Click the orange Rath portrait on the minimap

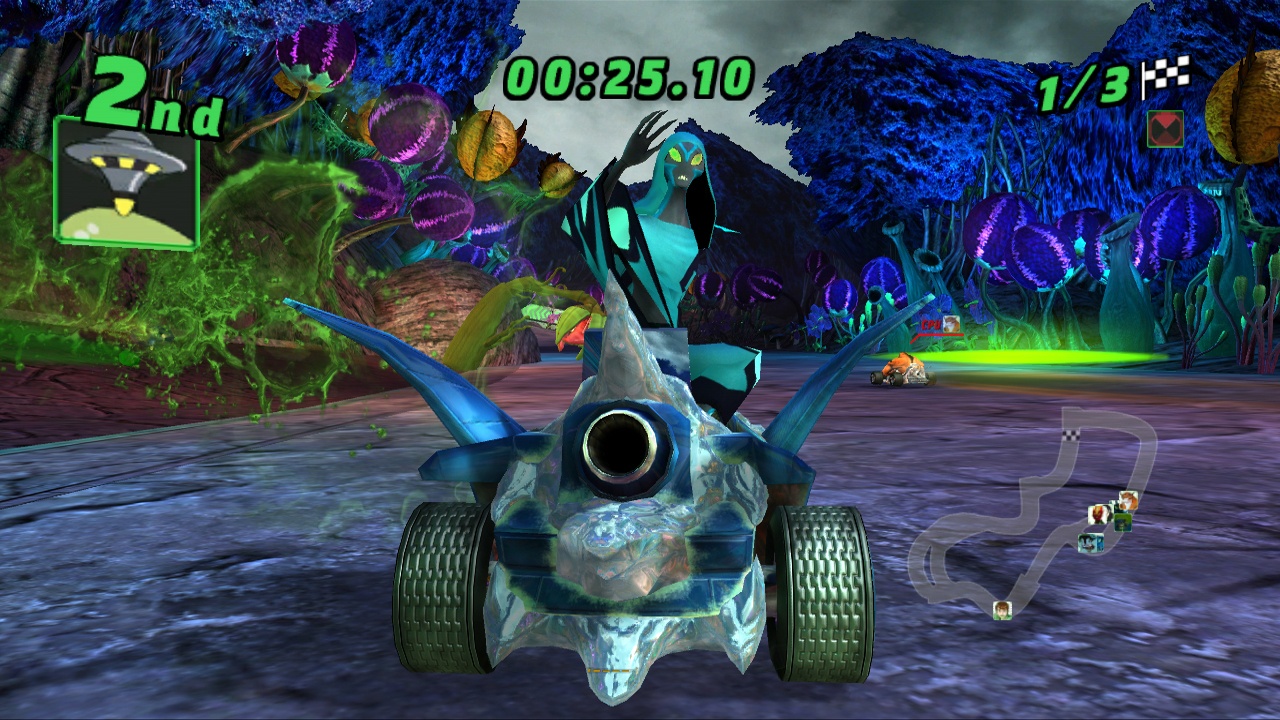tap(1127, 501)
